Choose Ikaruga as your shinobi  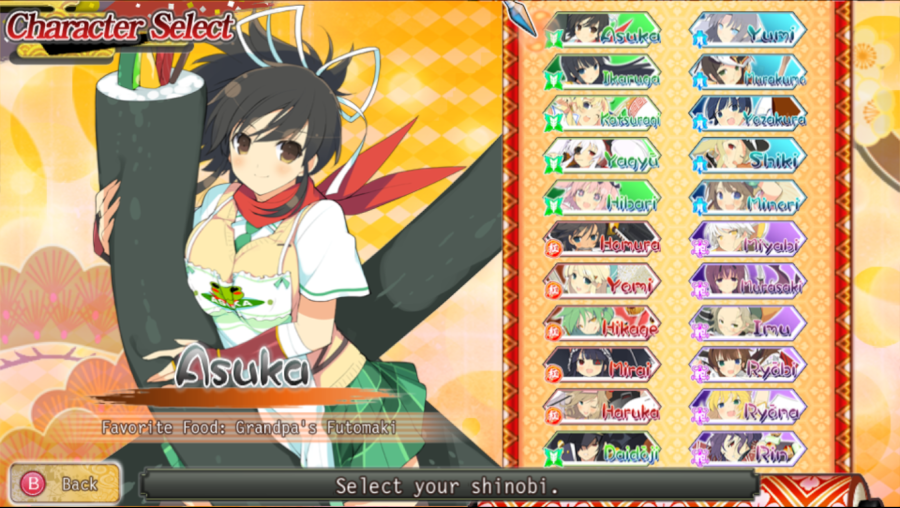603,73
